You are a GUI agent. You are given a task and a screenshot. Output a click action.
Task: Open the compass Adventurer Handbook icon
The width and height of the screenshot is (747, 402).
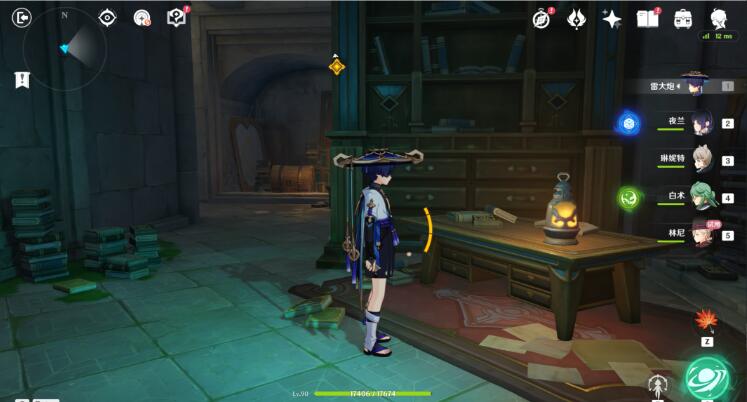click(541, 19)
